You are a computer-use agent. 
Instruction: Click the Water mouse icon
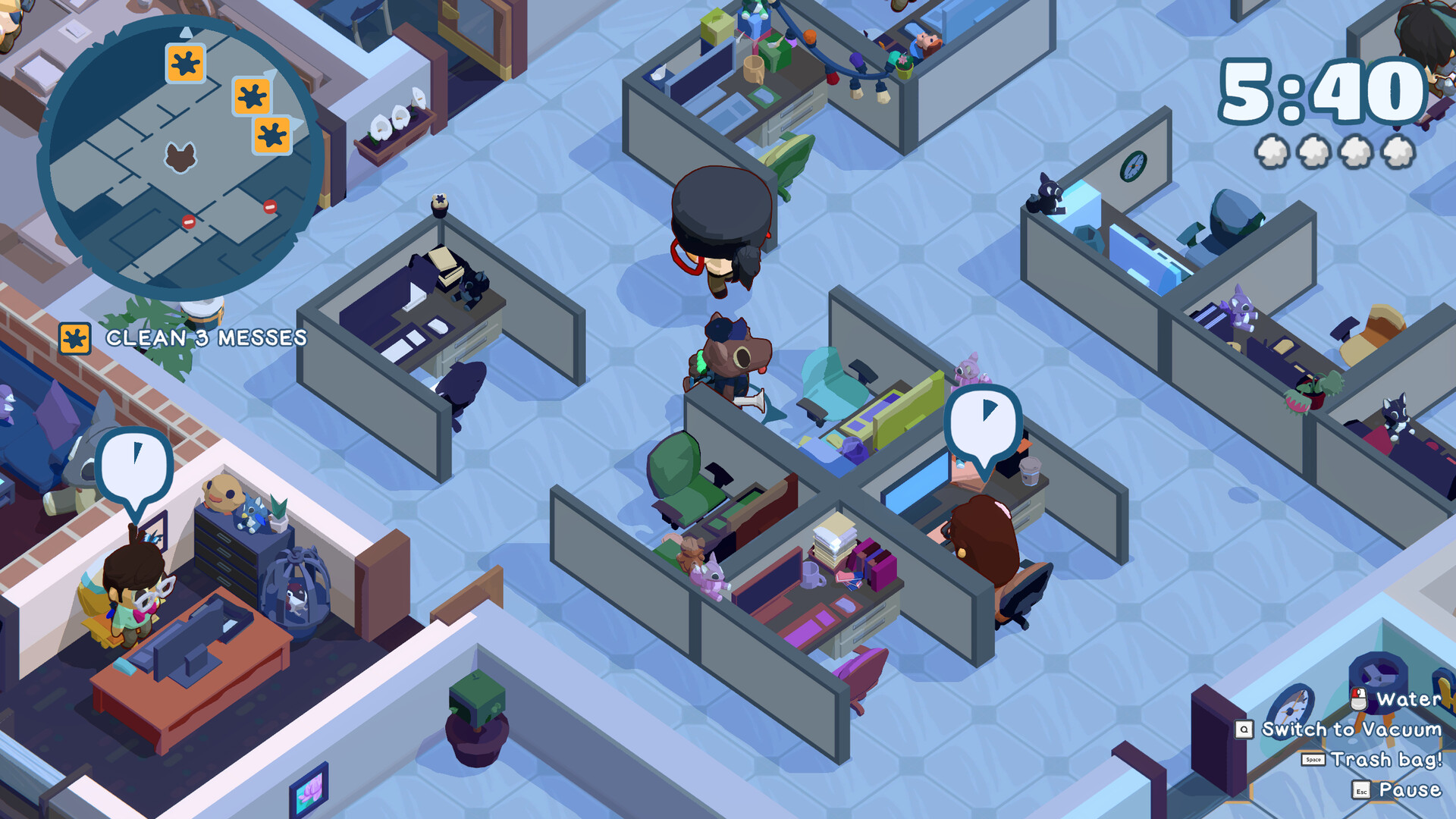tap(1360, 698)
